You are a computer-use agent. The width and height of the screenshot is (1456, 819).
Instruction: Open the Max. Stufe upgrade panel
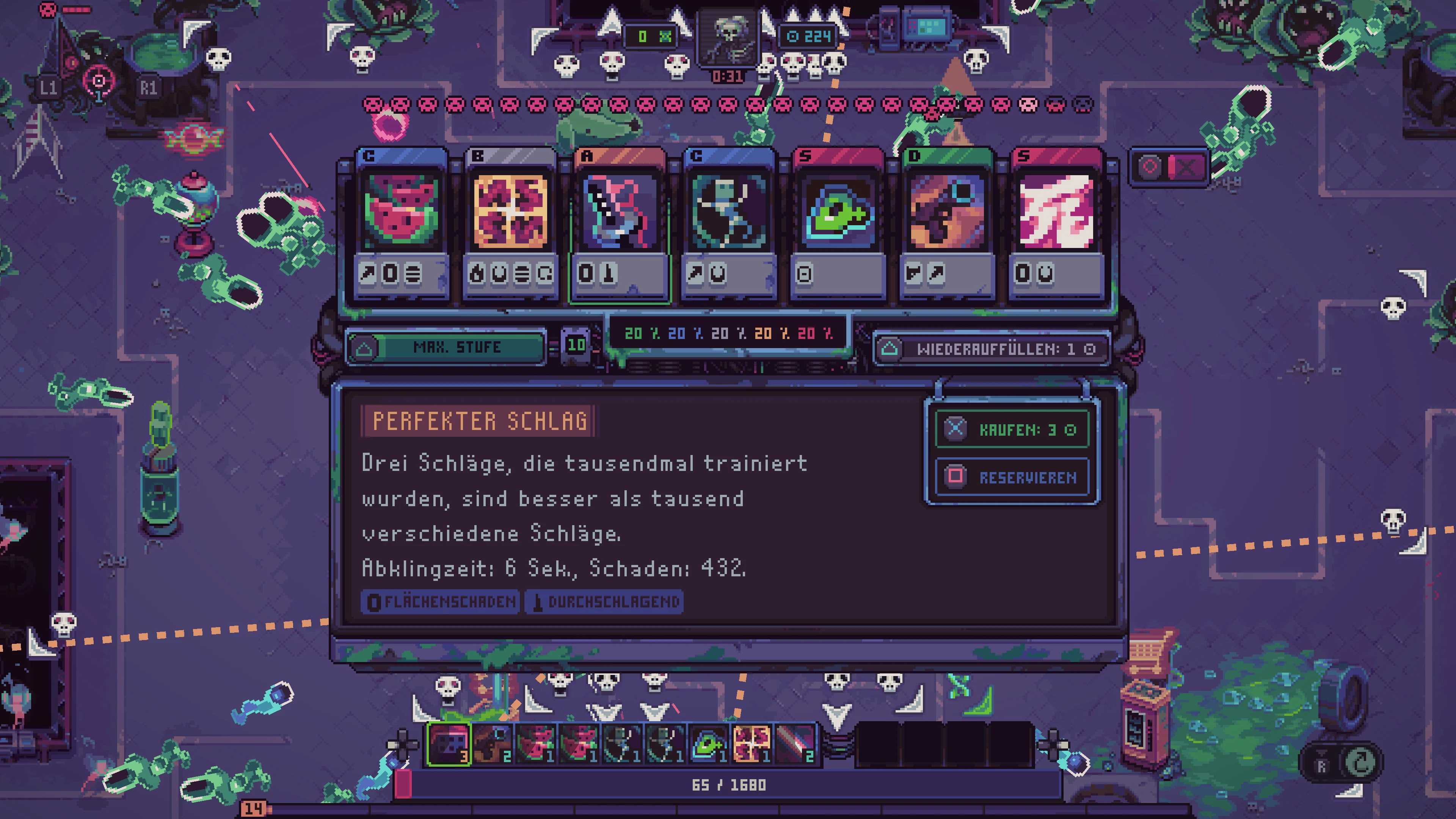point(447,348)
